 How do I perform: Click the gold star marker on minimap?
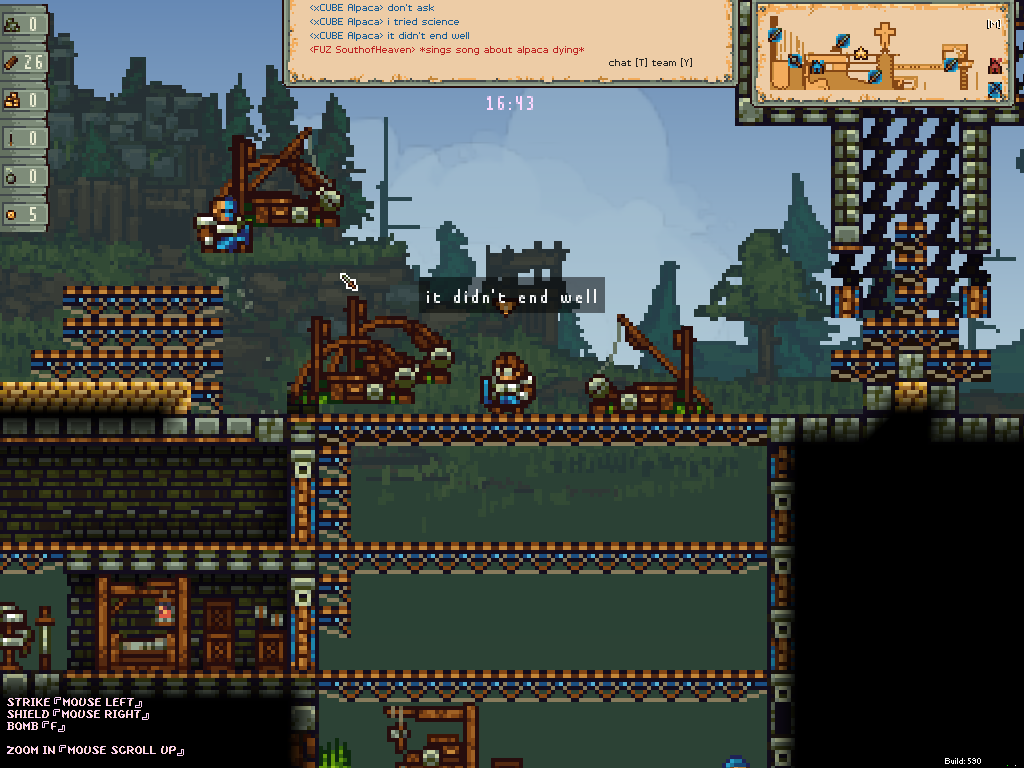click(x=861, y=53)
